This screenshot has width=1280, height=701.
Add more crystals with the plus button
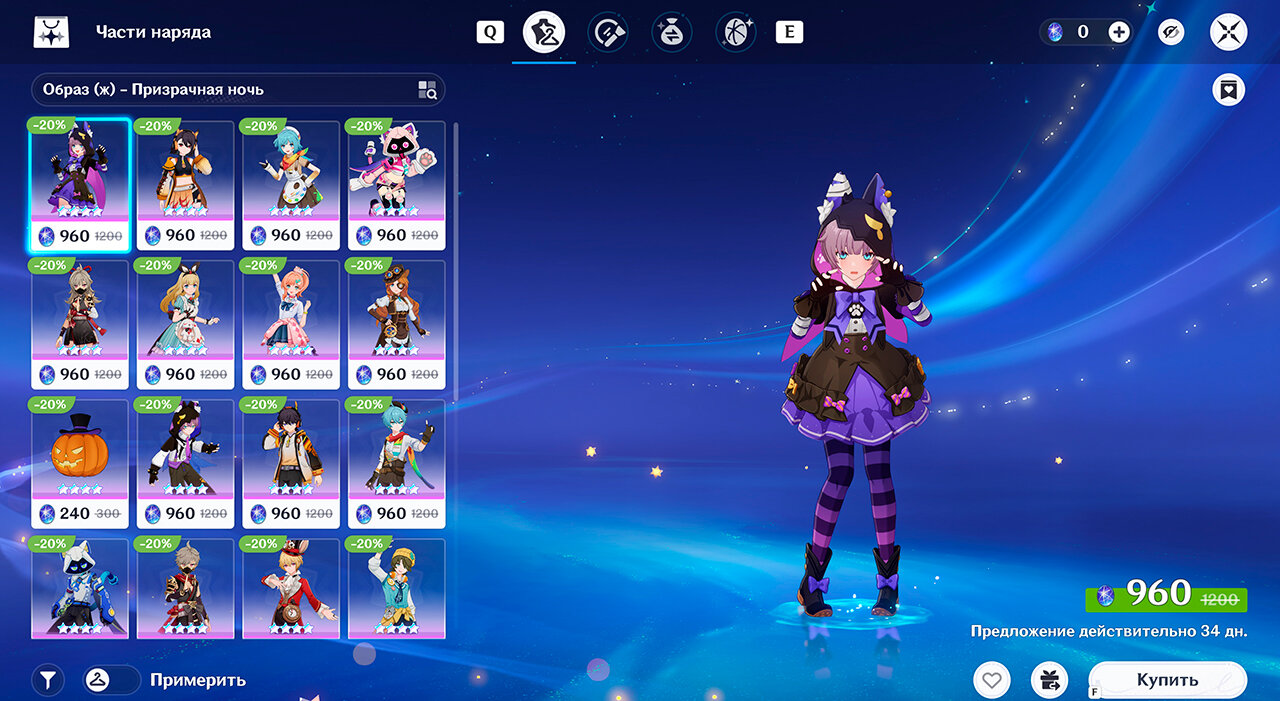click(1119, 32)
